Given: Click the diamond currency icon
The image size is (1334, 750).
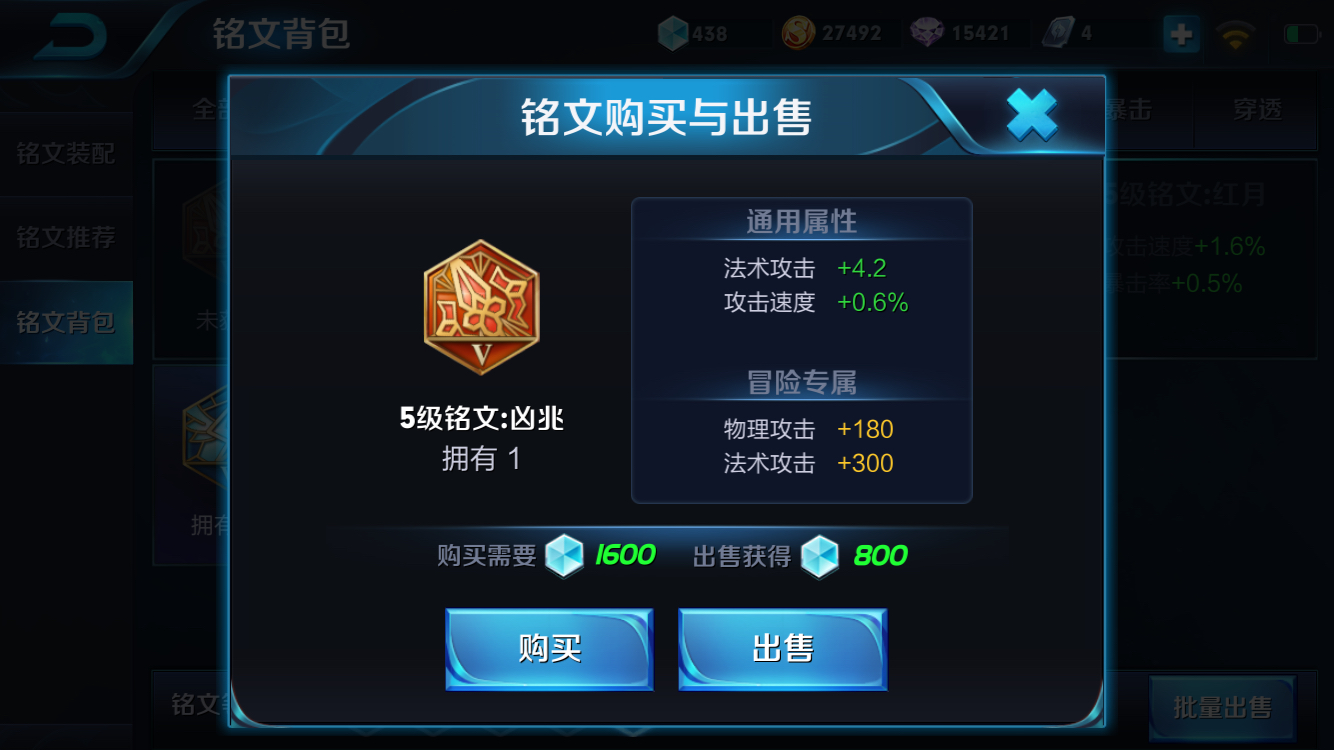Looking at the screenshot, I should [675, 31].
